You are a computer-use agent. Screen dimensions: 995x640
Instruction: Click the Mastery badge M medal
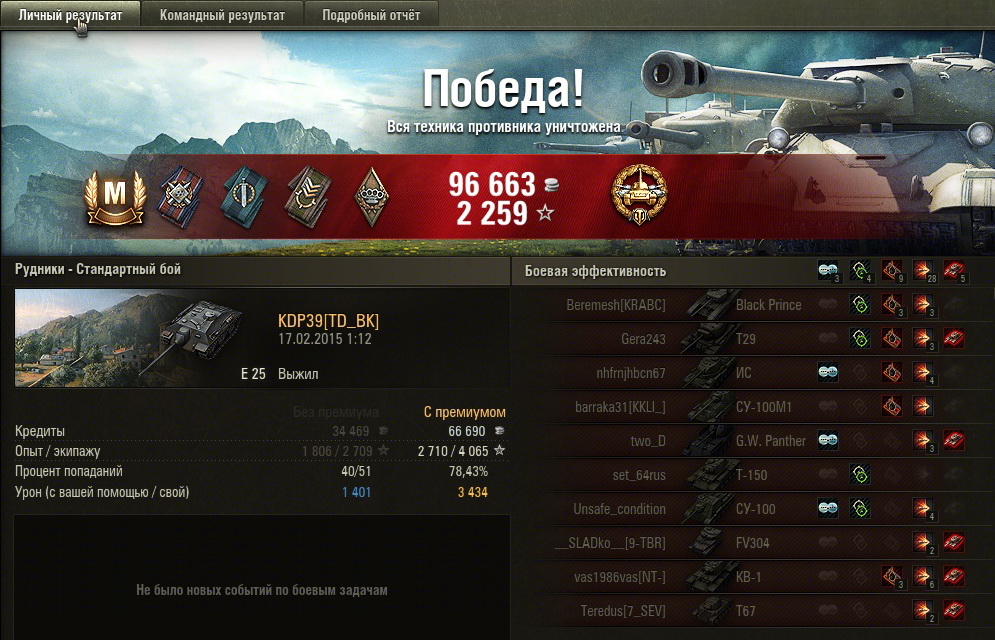click(x=115, y=196)
